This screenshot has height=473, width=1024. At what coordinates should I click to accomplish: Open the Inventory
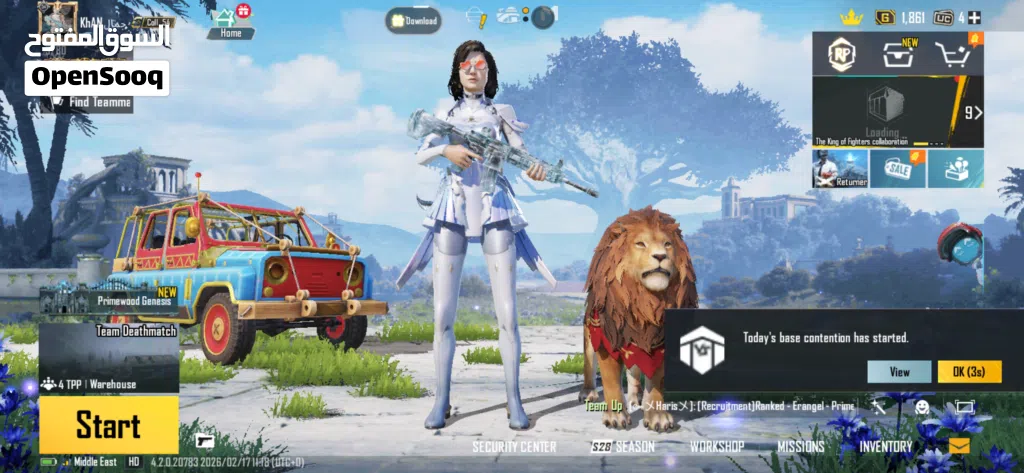pos(885,447)
